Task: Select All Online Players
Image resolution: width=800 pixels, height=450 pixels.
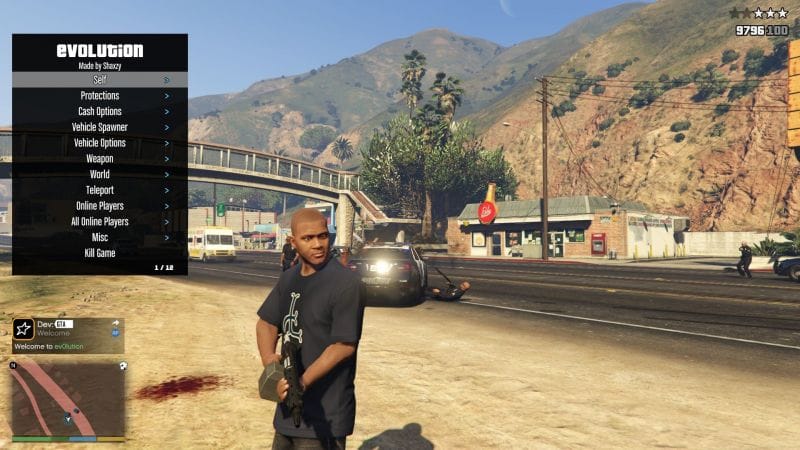Action: 99,222
